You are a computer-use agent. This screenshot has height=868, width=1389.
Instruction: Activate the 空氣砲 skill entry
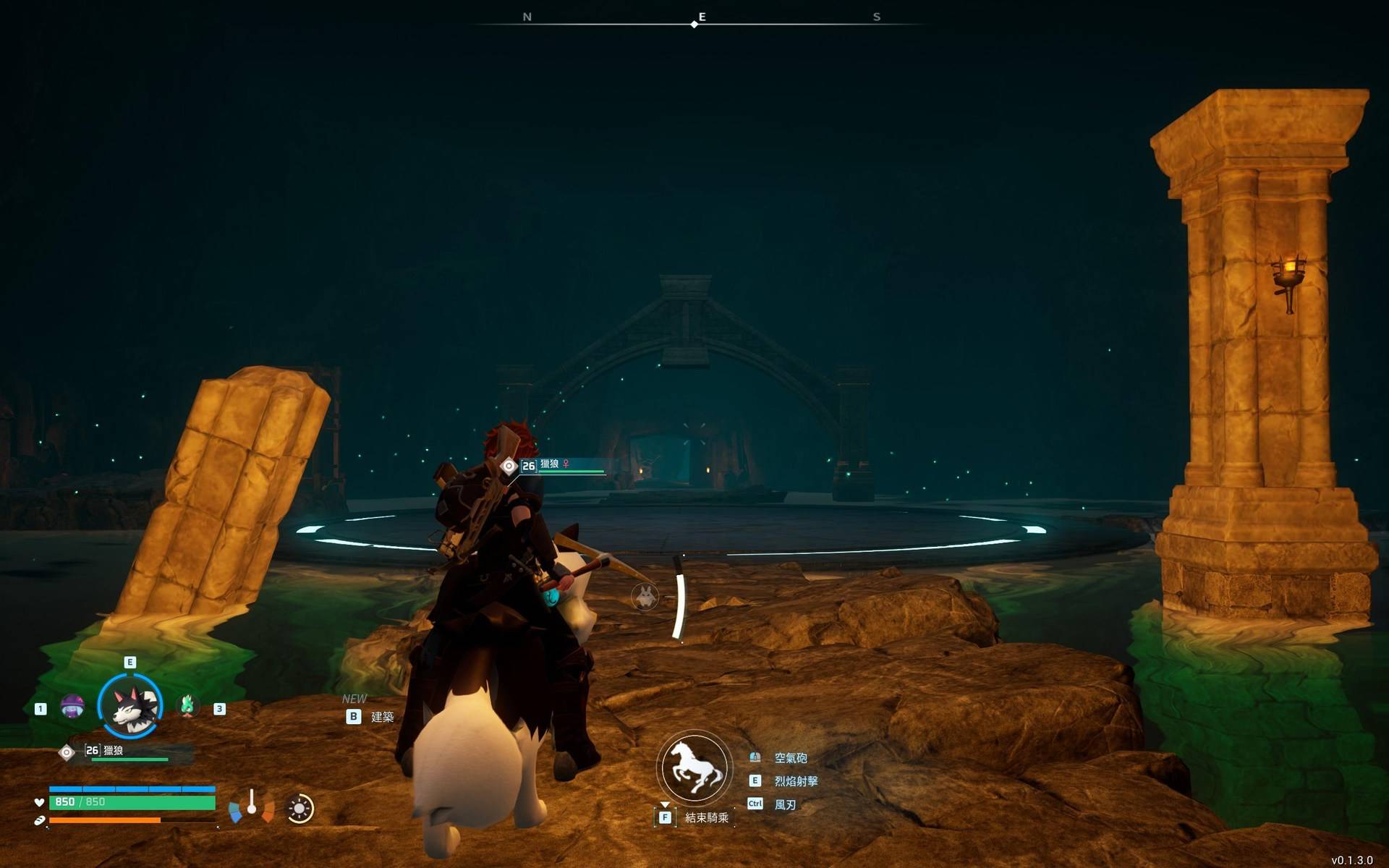[790, 758]
